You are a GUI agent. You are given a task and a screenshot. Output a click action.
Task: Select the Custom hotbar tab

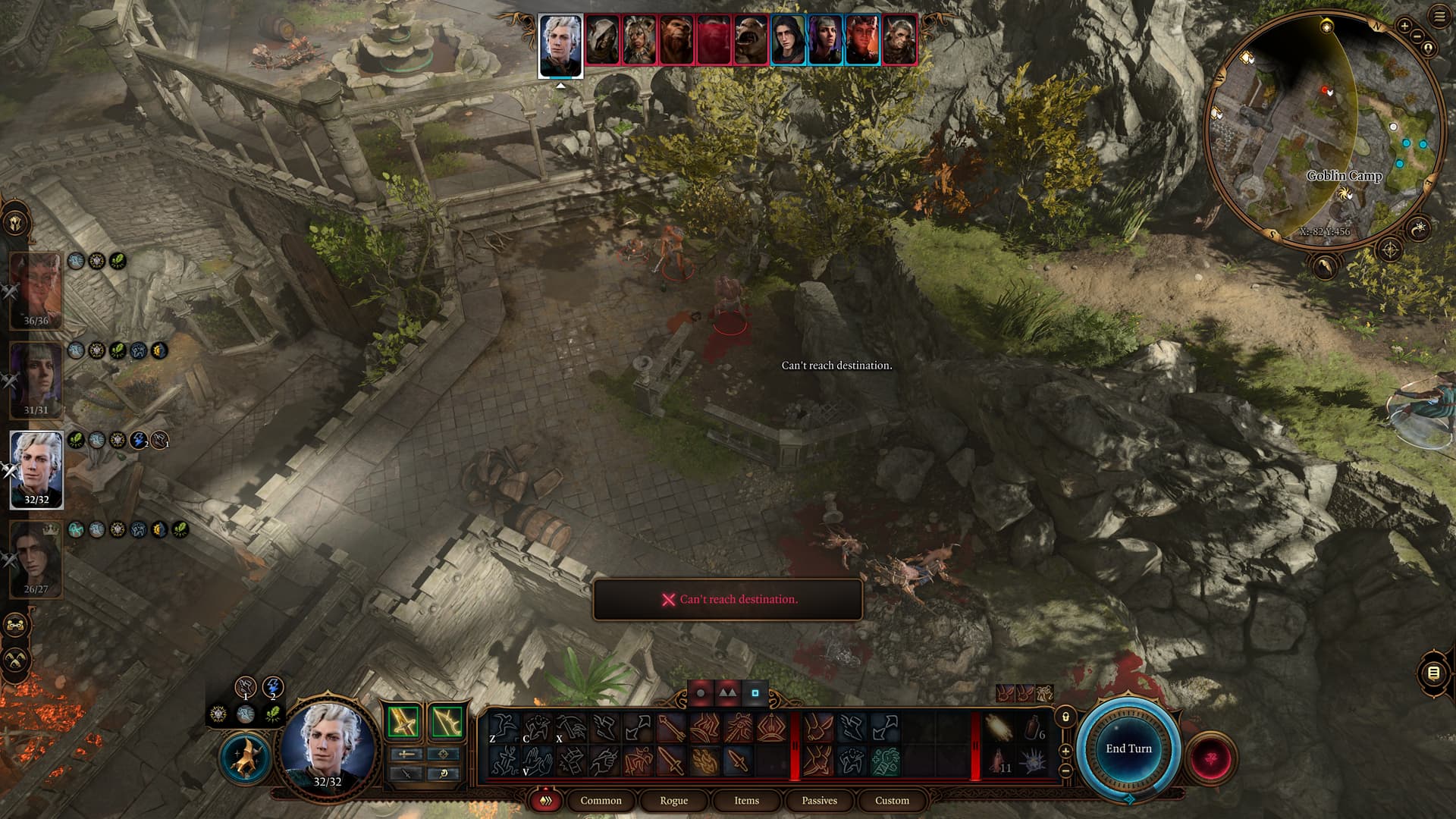click(x=892, y=801)
